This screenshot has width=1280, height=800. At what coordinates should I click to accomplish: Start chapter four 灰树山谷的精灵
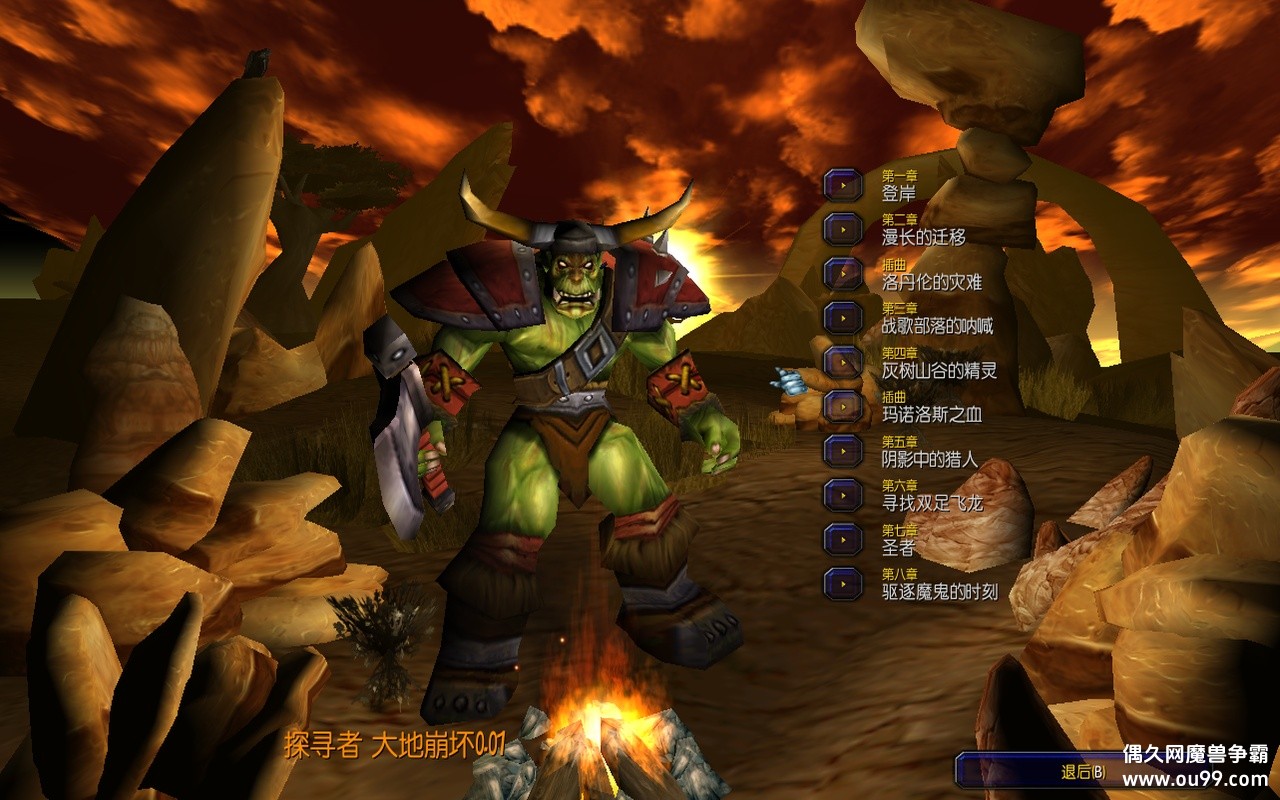843,362
